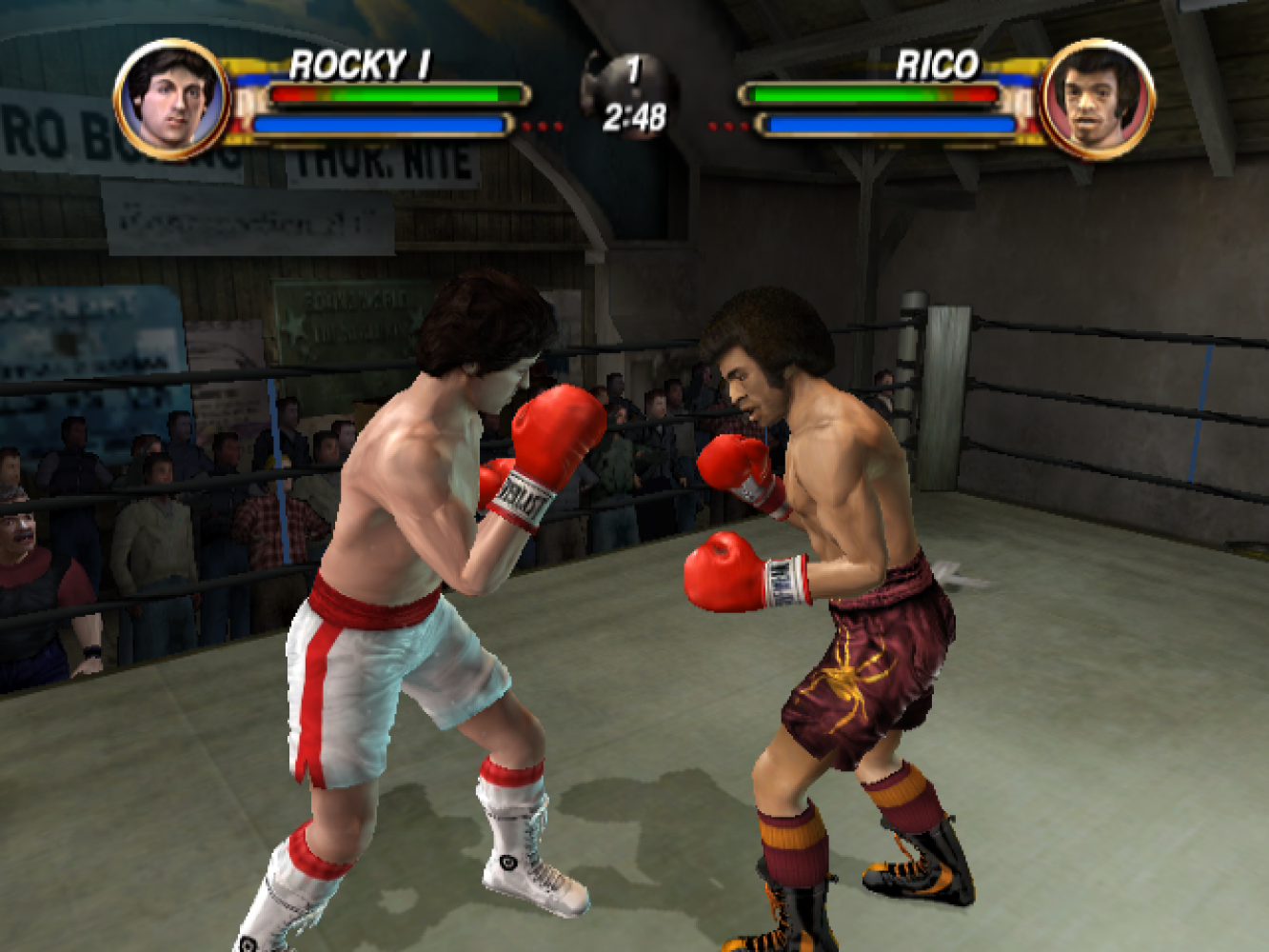Image resolution: width=1269 pixels, height=952 pixels.
Task: Select Rico's fighter portrait
Action: (x=1097, y=98)
